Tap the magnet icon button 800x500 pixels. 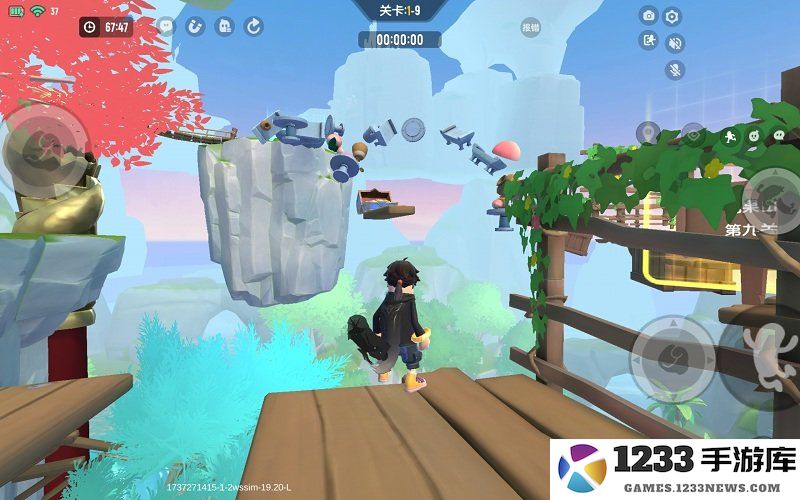[195, 27]
